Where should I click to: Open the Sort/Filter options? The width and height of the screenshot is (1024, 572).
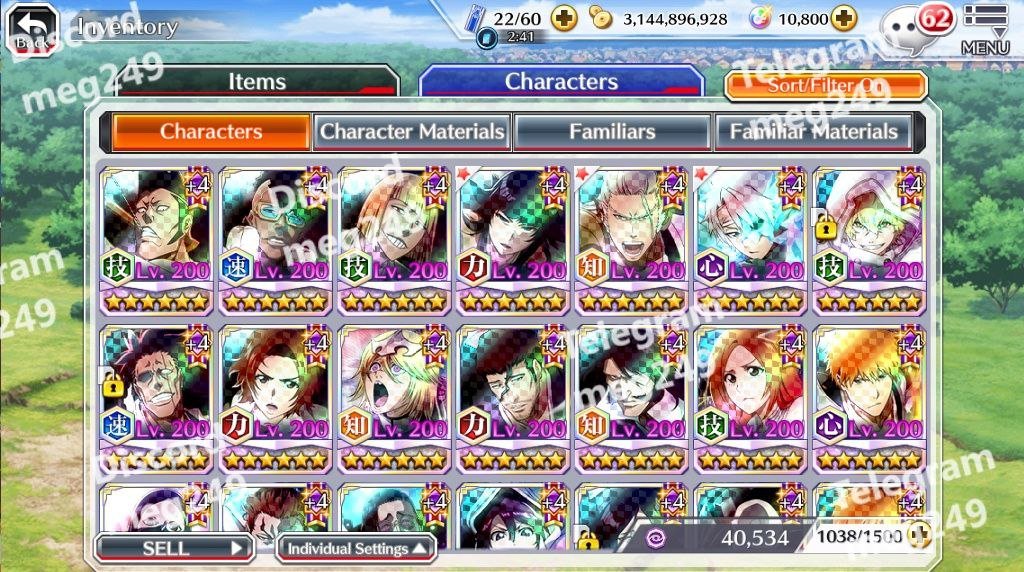826,85
